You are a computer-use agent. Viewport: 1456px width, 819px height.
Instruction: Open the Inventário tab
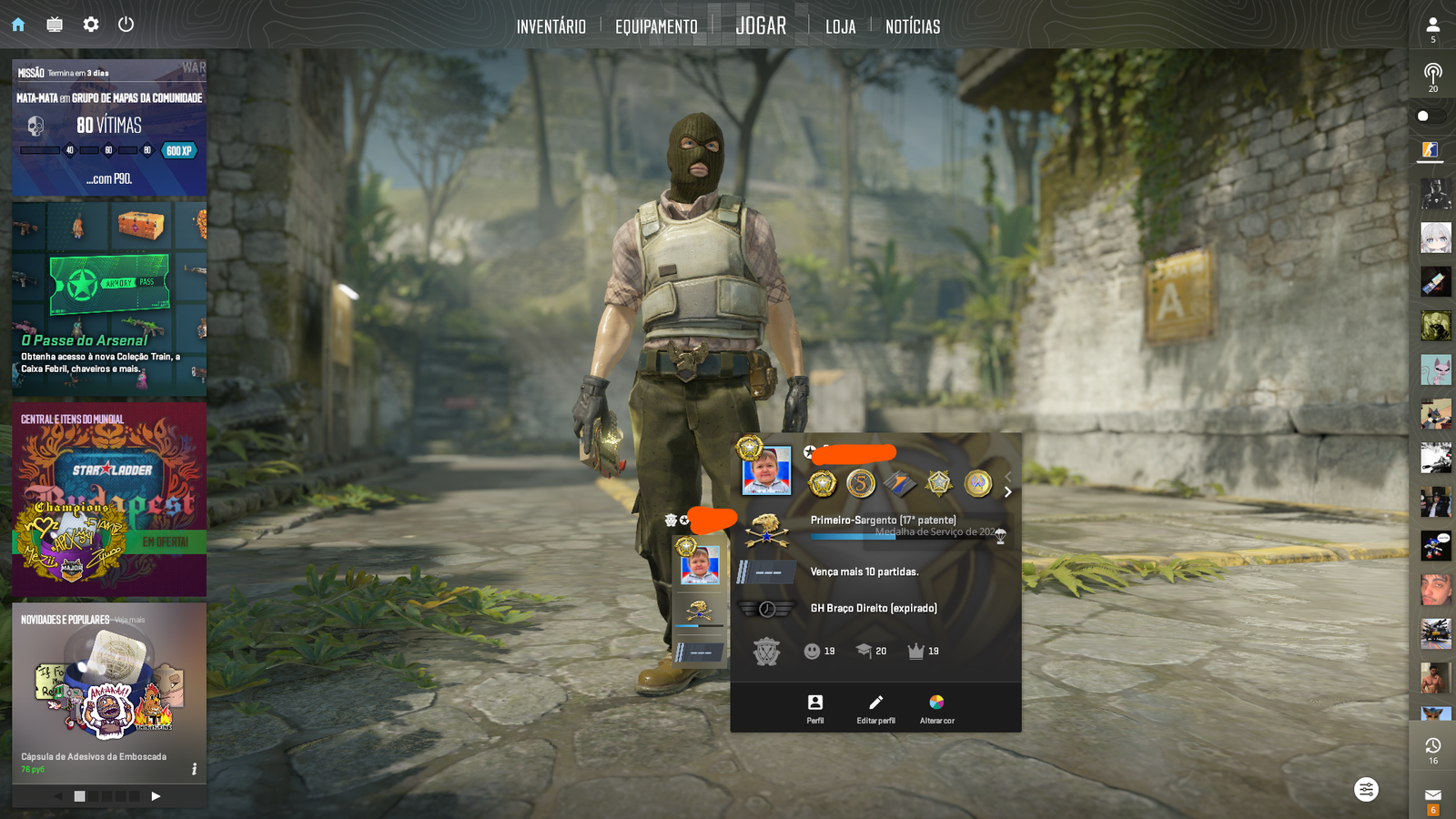click(551, 26)
